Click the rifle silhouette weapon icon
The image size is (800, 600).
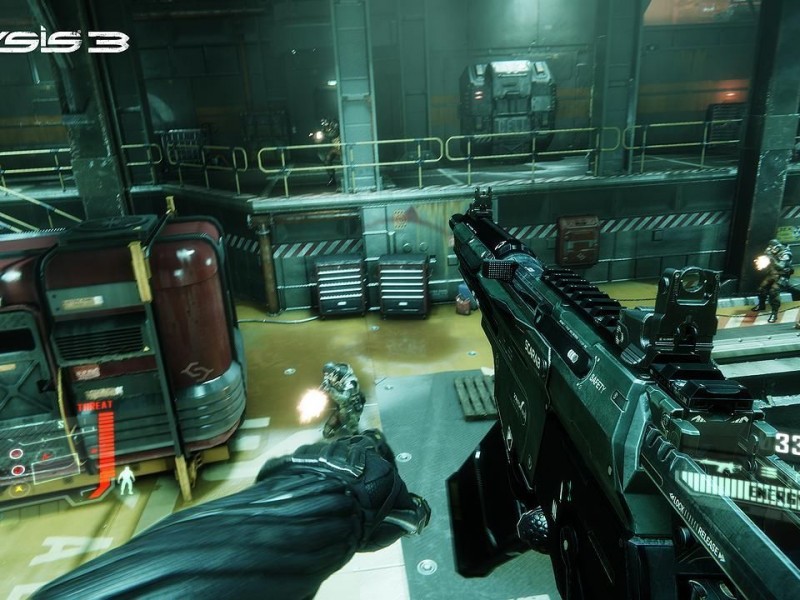click(x=724, y=468)
